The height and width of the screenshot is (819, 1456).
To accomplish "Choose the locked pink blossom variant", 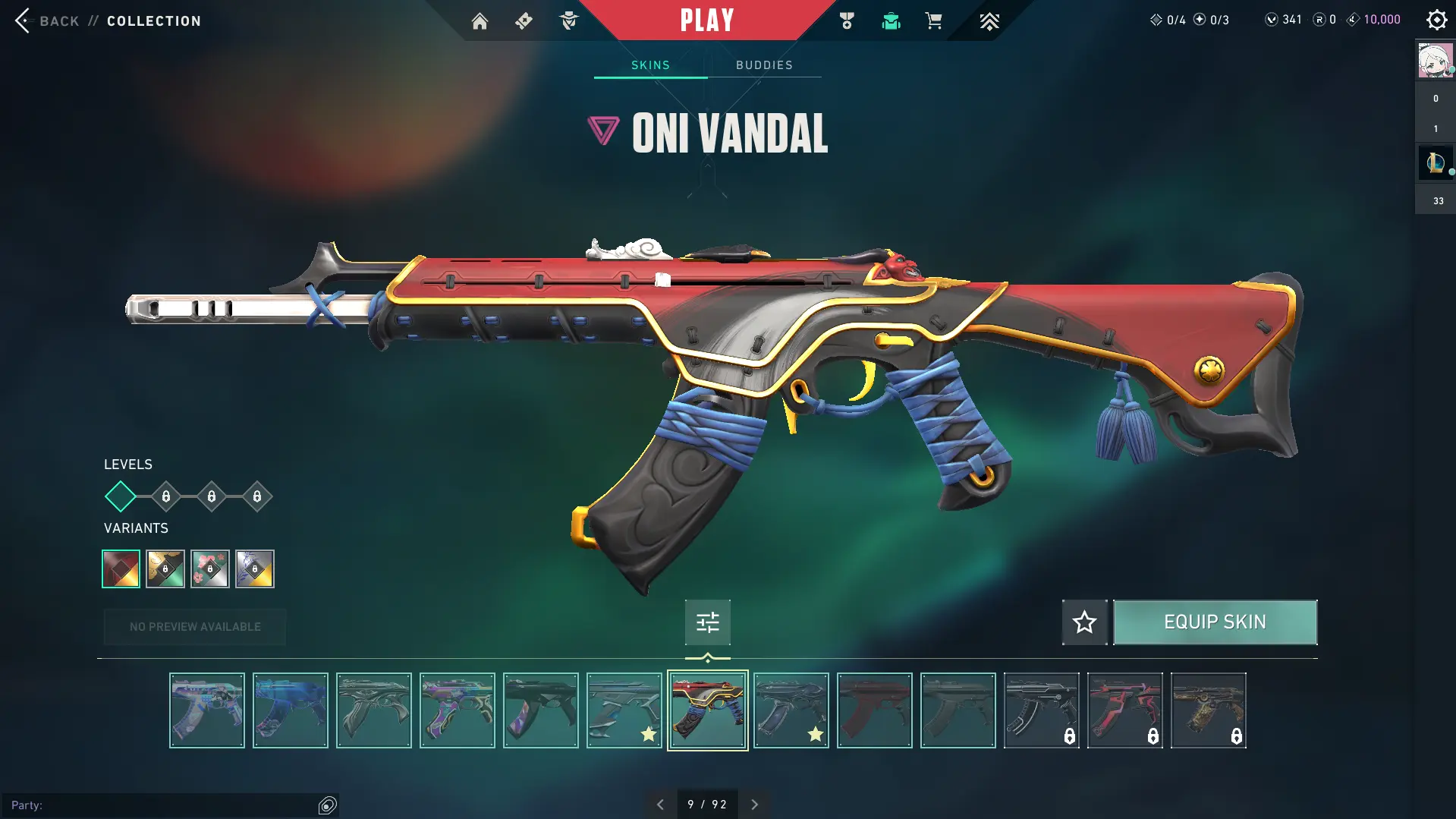I will [x=210, y=569].
